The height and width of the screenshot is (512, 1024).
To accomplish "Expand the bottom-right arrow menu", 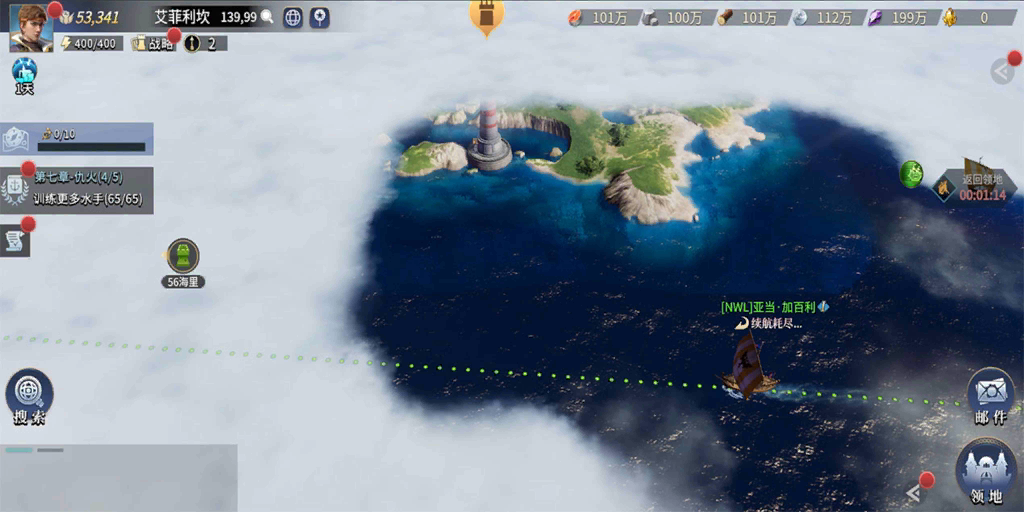I will pyautogui.click(x=914, y=491).
